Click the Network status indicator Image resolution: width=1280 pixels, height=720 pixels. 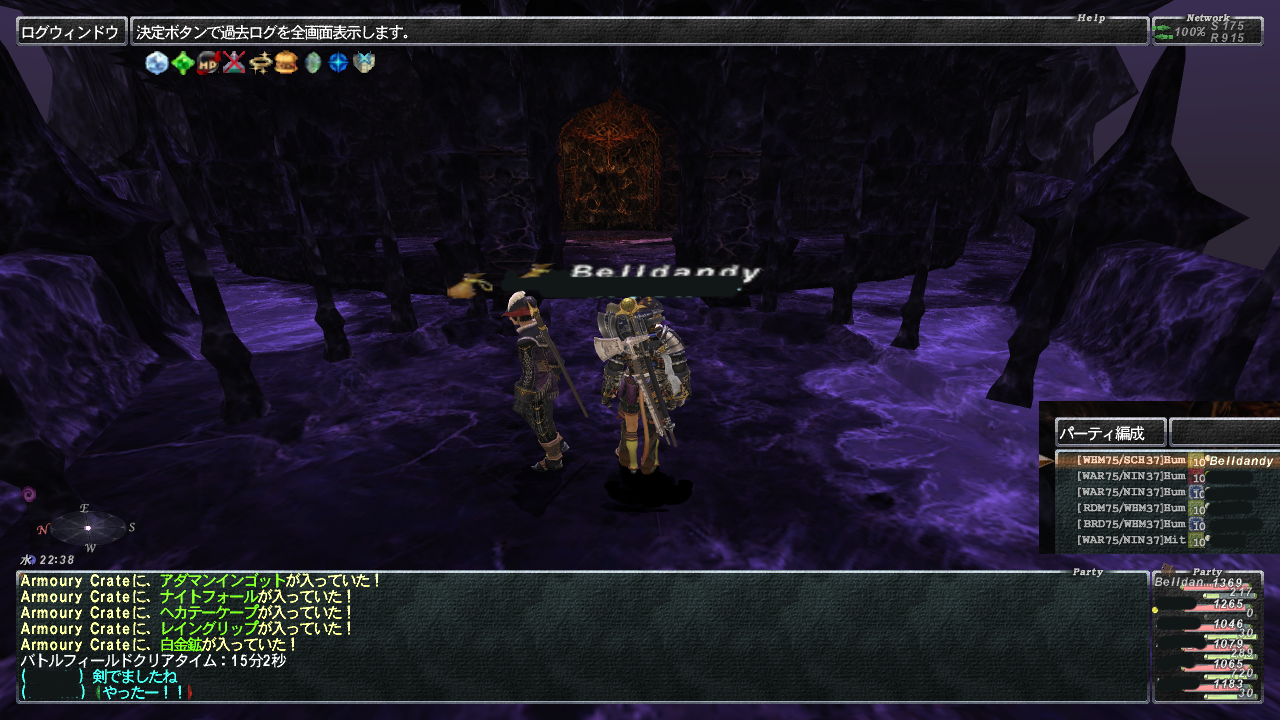pyautogui.click(x=1207, y=31)
